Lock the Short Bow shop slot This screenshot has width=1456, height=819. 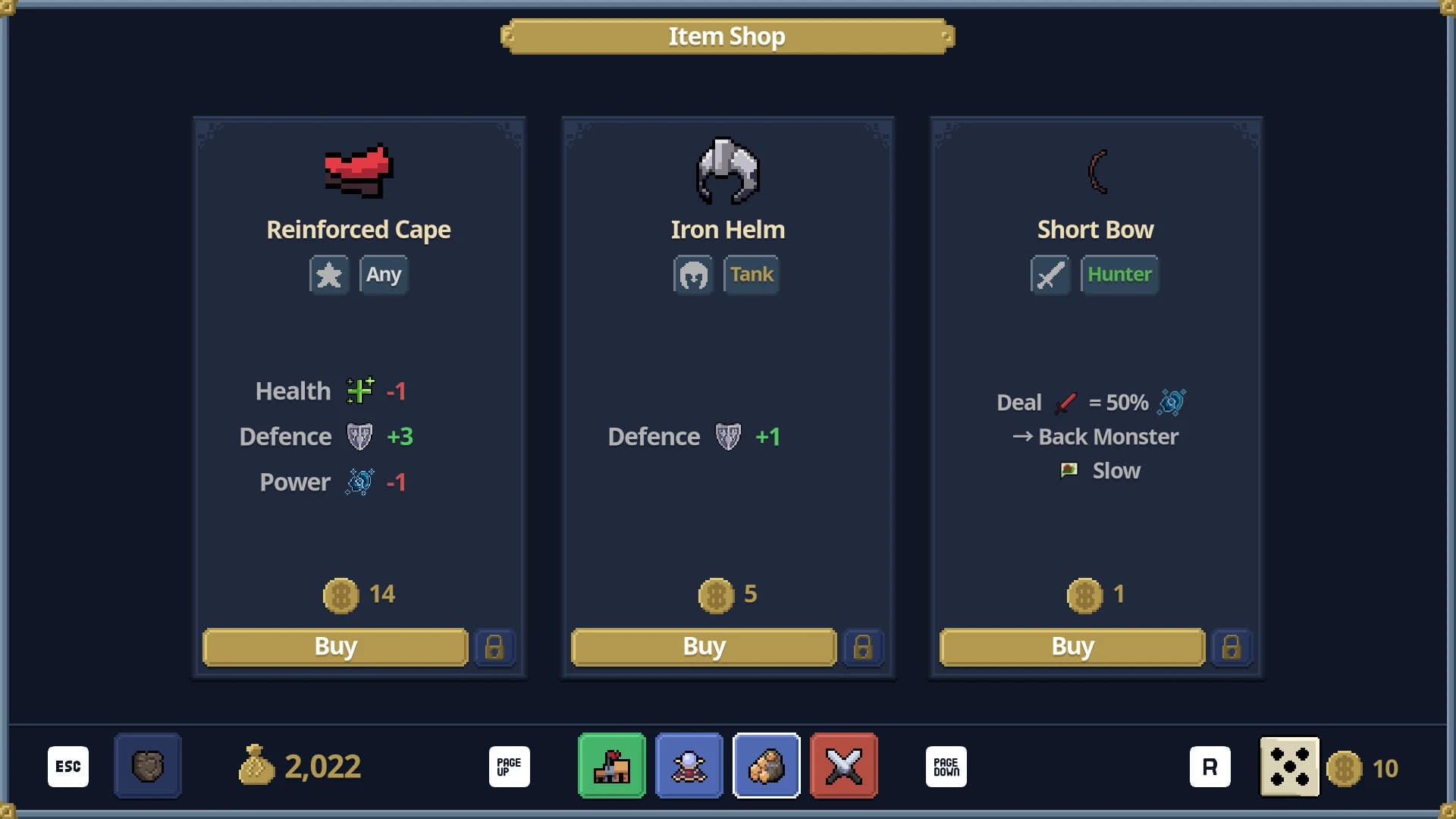[x=1232, y=647]
